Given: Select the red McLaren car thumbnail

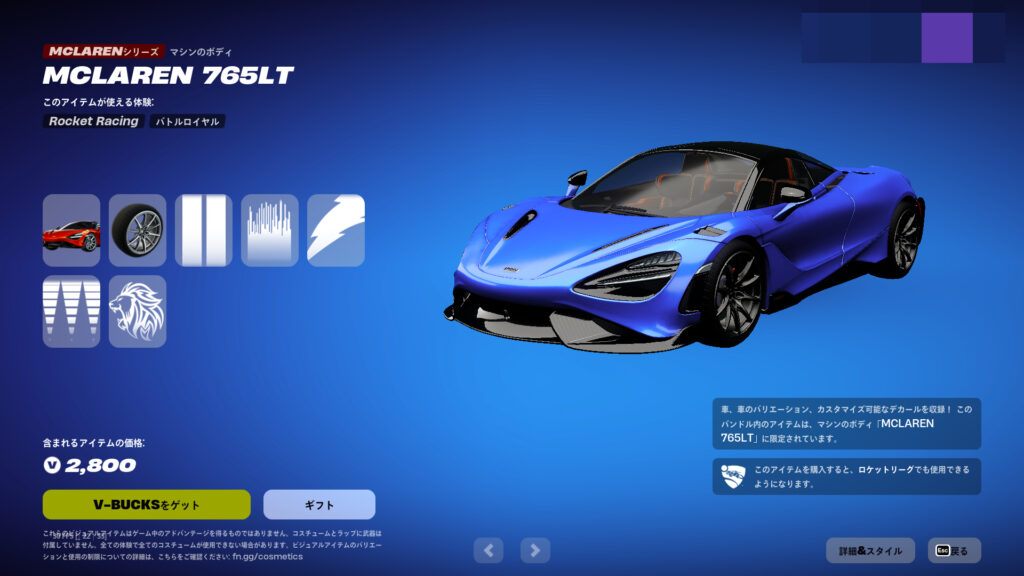Looking at the screenshot, I should point(71,230).
